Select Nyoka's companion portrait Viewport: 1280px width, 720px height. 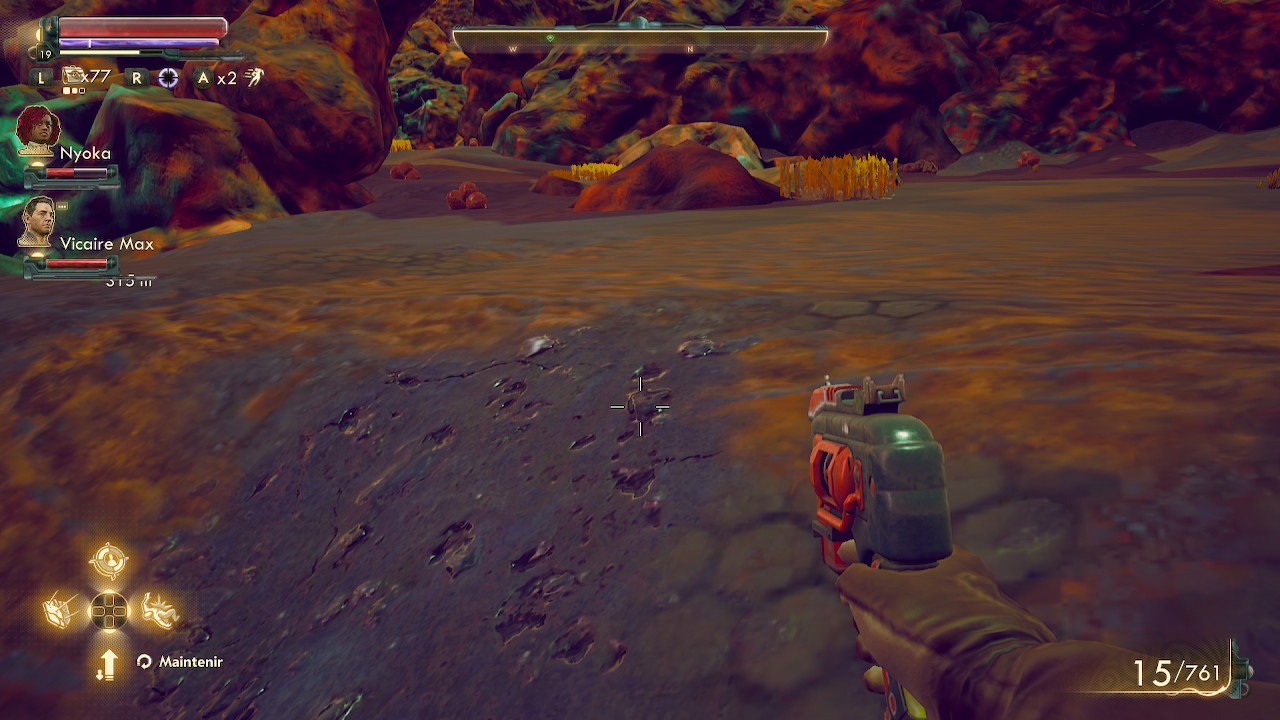tap(39, 130)
